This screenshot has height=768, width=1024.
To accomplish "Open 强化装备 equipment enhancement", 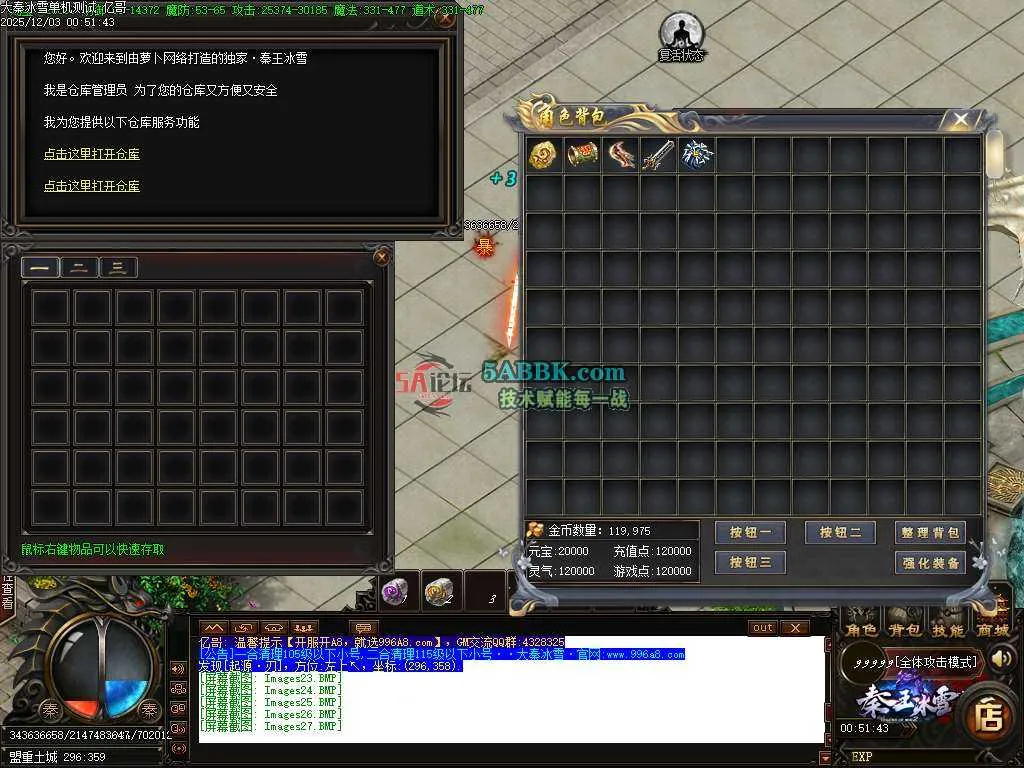I will [930, 563].
